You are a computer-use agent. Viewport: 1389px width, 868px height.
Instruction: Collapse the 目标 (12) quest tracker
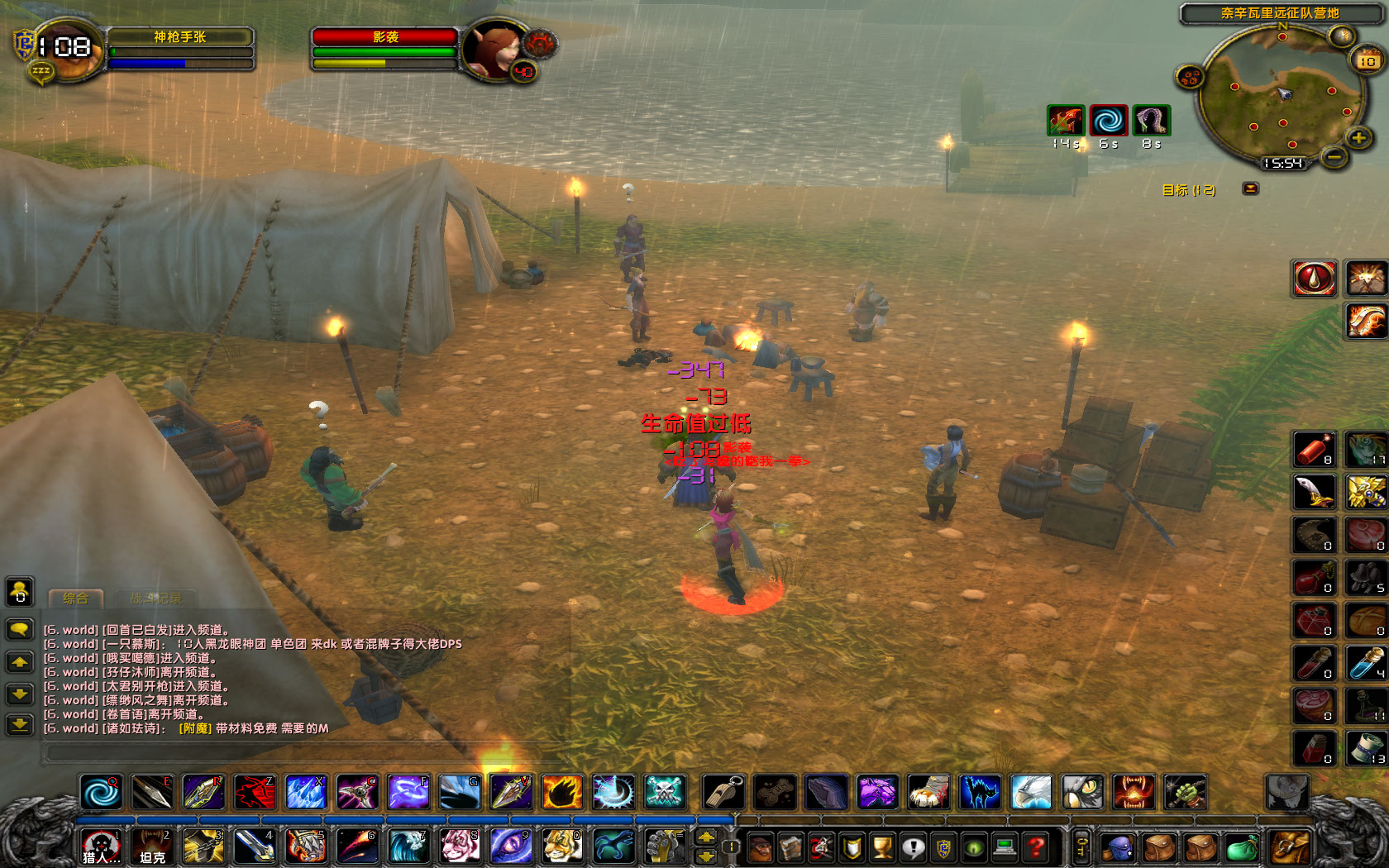click(1251, 189)
